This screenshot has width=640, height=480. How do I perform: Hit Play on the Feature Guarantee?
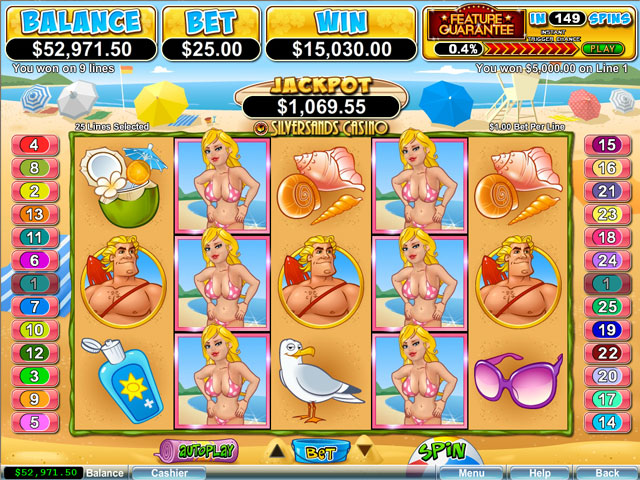(599, 48)
